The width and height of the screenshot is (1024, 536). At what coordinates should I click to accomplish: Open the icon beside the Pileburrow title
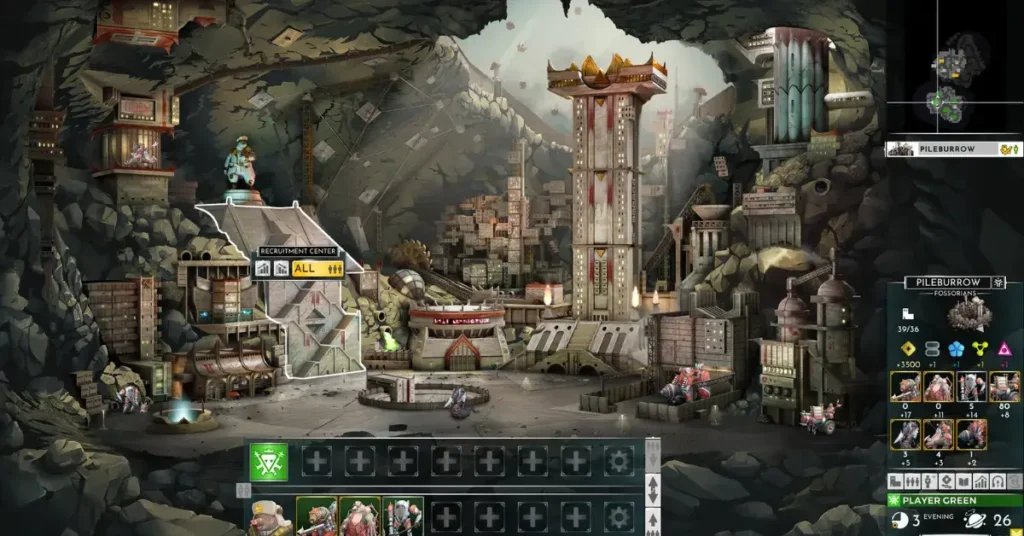point(999,283)
